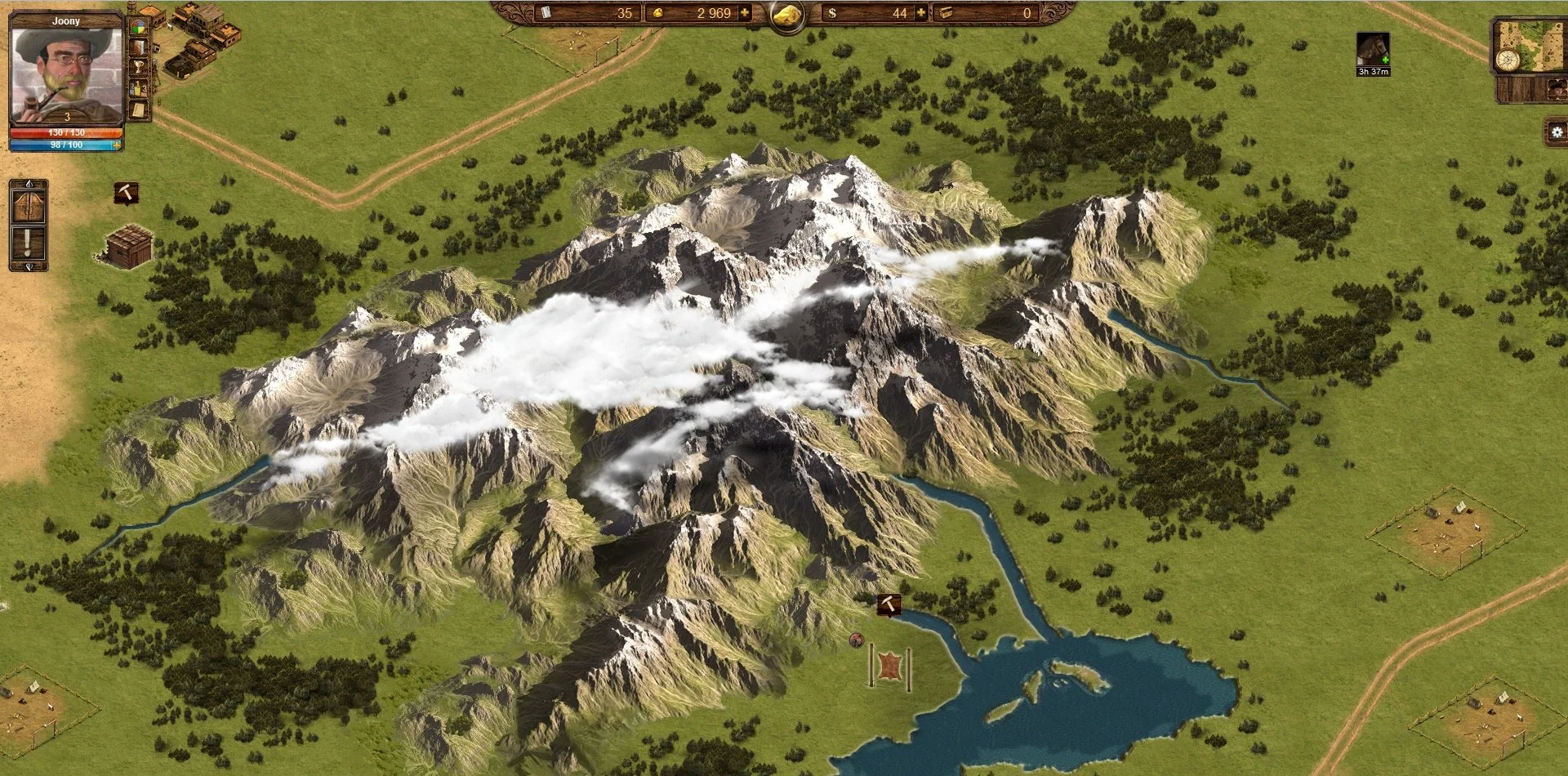This screenshot has width=1568, height=776.
Task: Buy more nuggets with the plus button
Action: click(744, 13)
